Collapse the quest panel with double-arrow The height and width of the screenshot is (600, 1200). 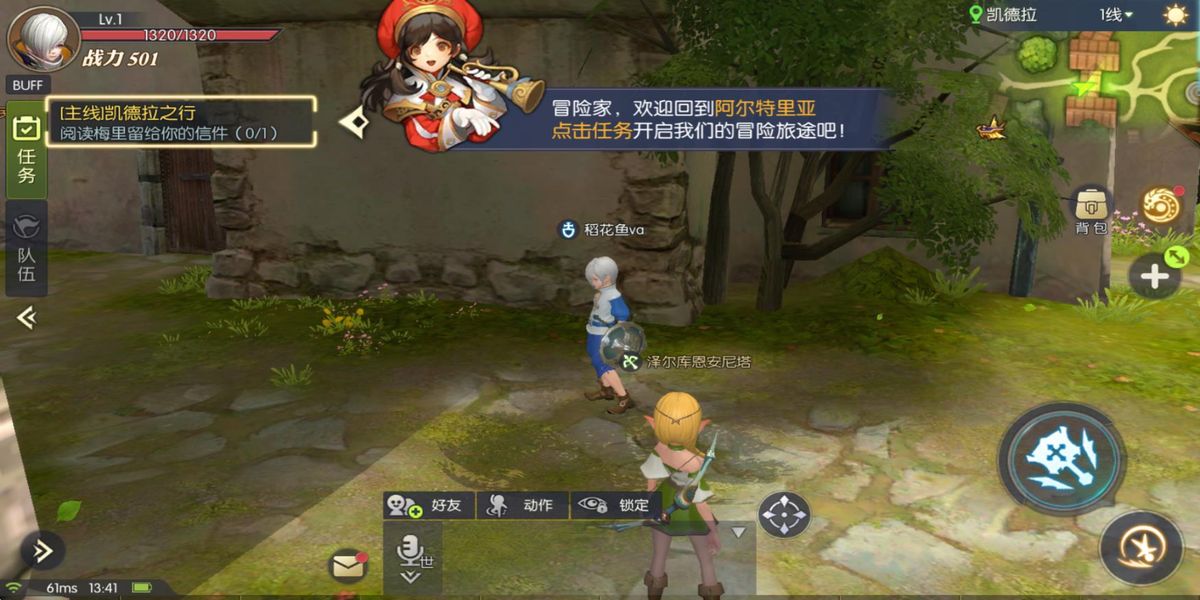tap(26, 318)
